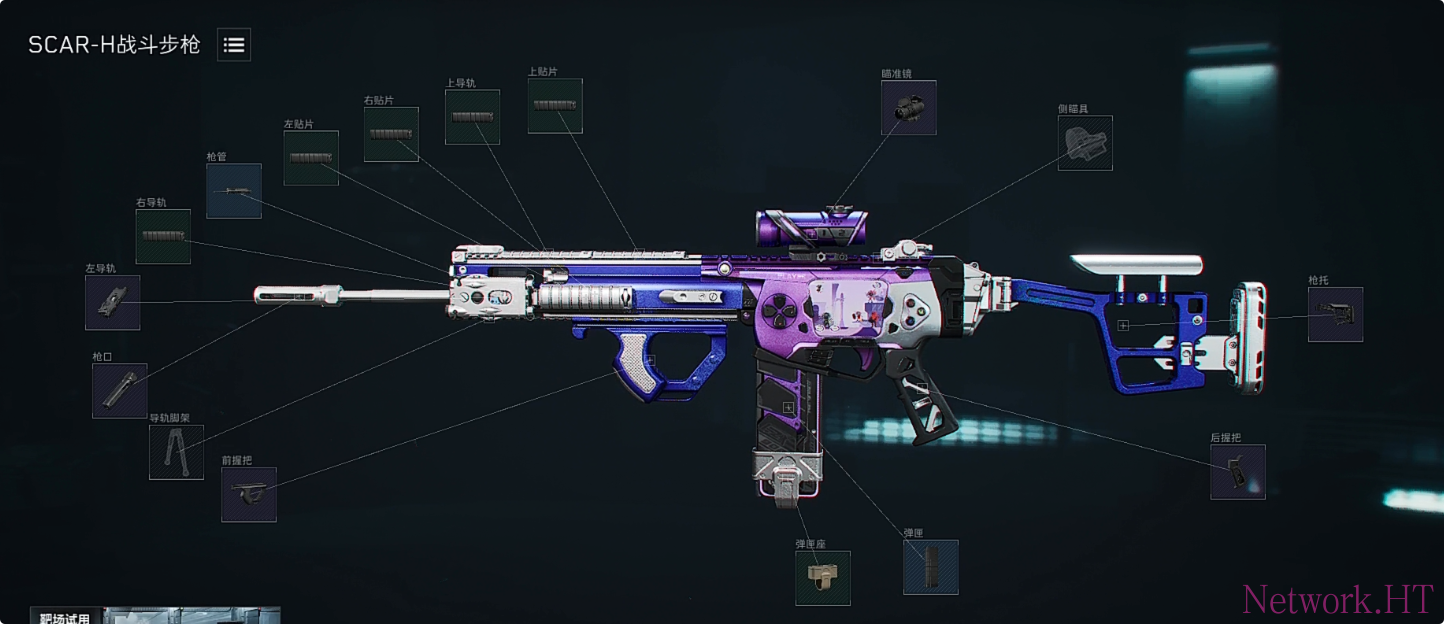The width and height of the screenshot is (1444, 624).
Task: Open the 导轨脚架 bipod slot
Action: click(176, 452)
